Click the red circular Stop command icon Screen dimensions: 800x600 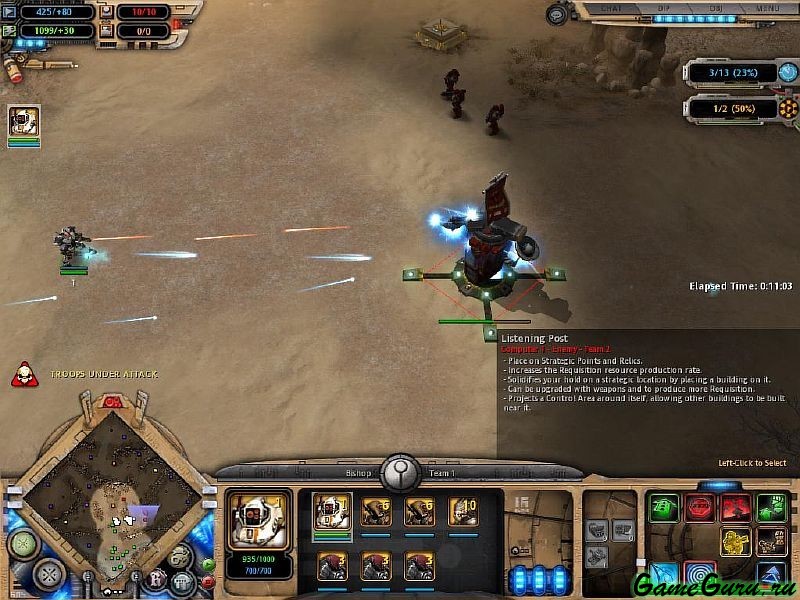tap(700, 508)
